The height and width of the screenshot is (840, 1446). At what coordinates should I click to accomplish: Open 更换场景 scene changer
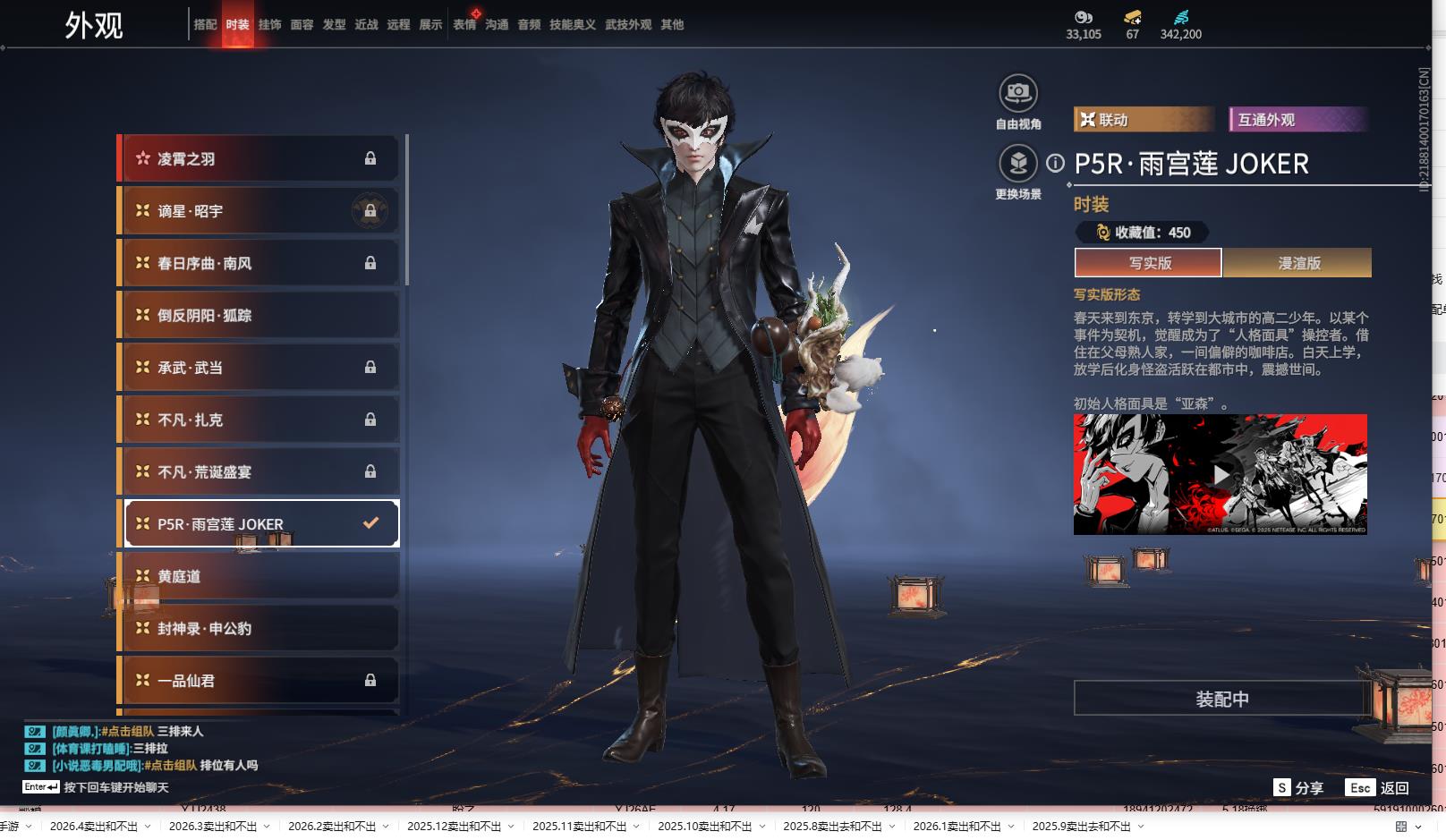pyautogui.click(x=1017, y=164)
